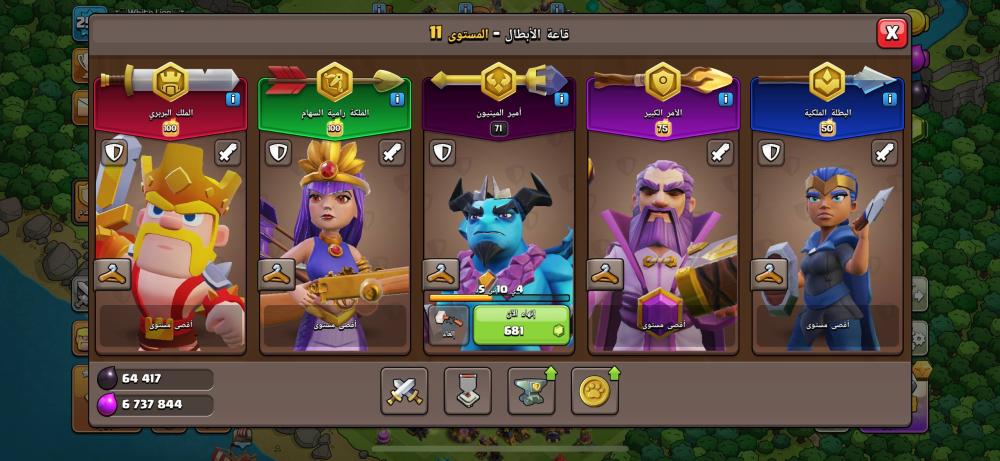Open Royal Champion skin hanger
Image resolution: width=1000 pixels, height=461 pixels.
pos(769,274)
